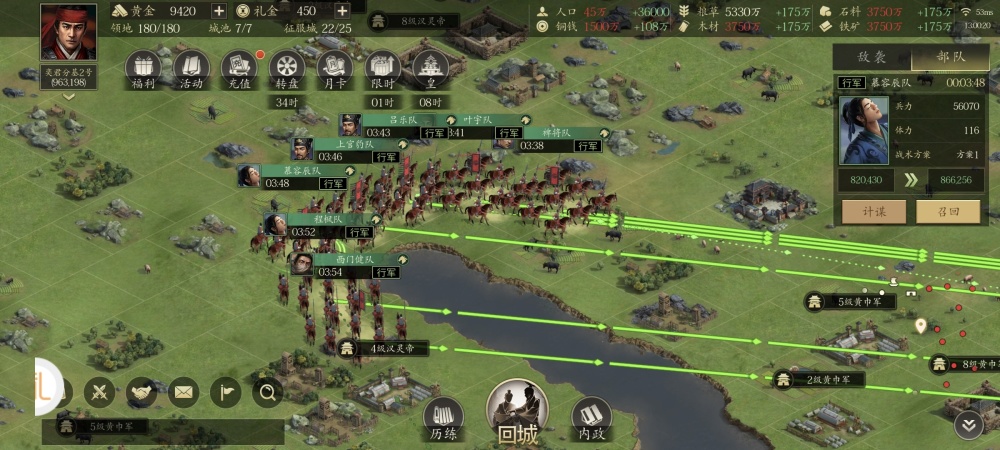1000x450 pixels.
Task: Open the magnifying glass search
Action: tap(267, 392)
